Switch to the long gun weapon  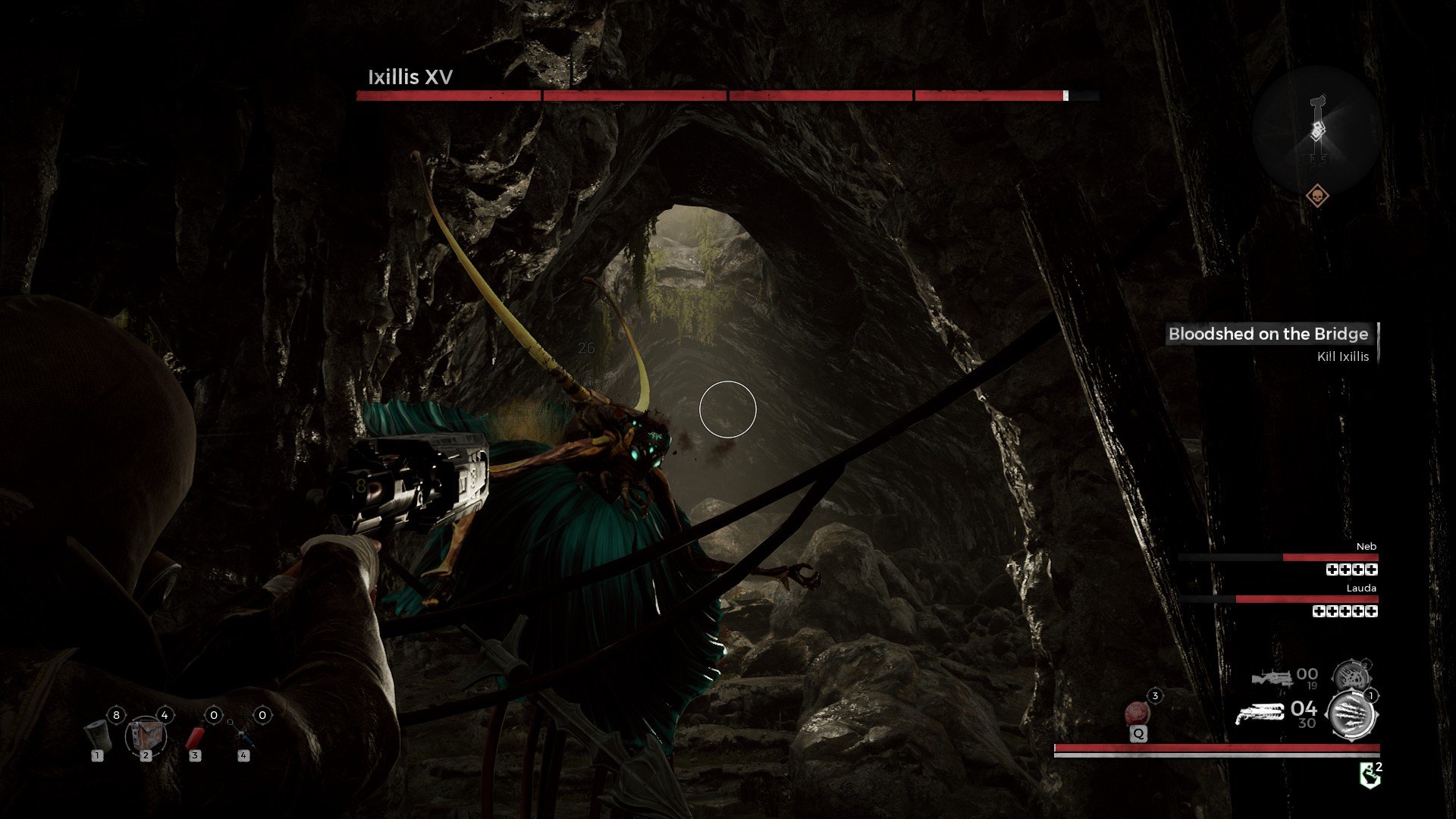(1272, 677)
